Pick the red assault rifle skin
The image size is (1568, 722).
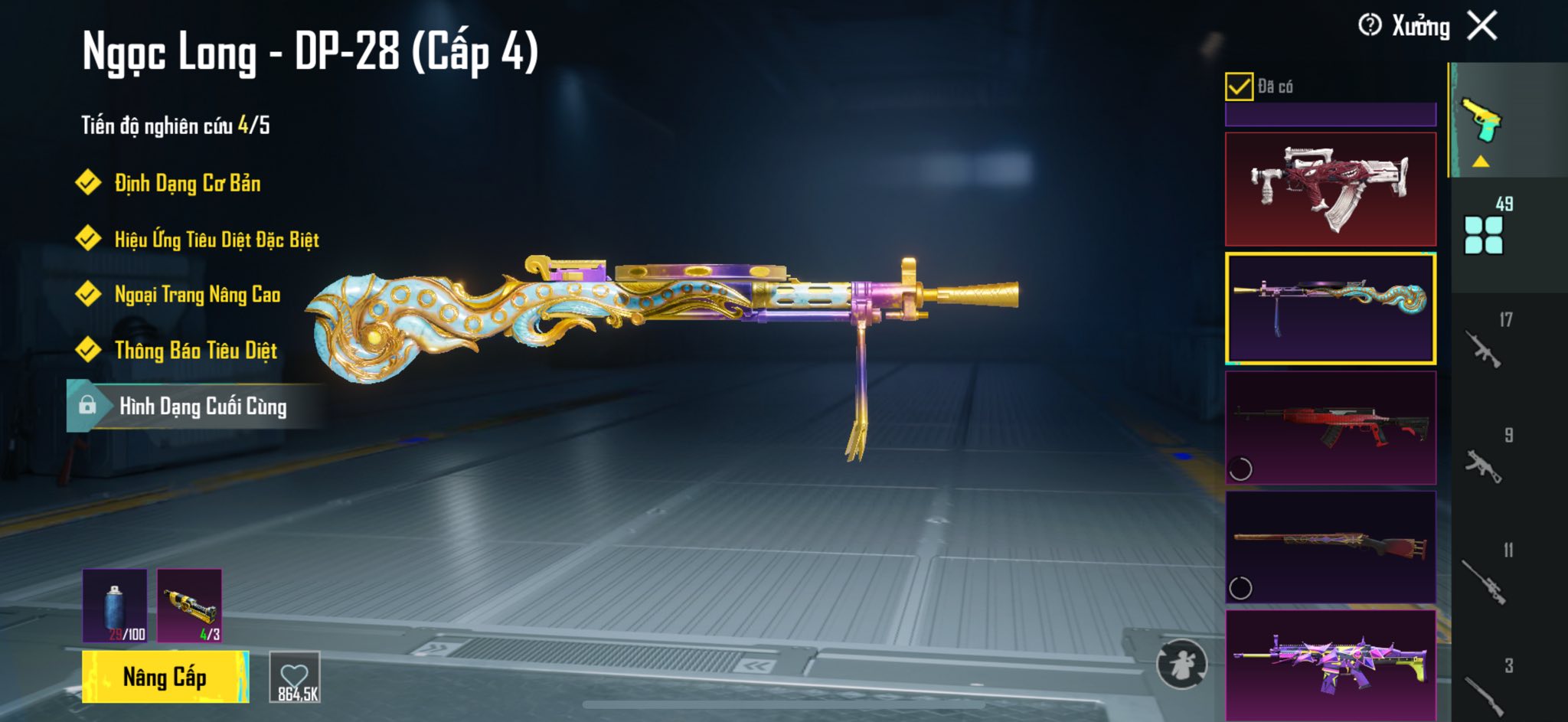pos(1331,427)
